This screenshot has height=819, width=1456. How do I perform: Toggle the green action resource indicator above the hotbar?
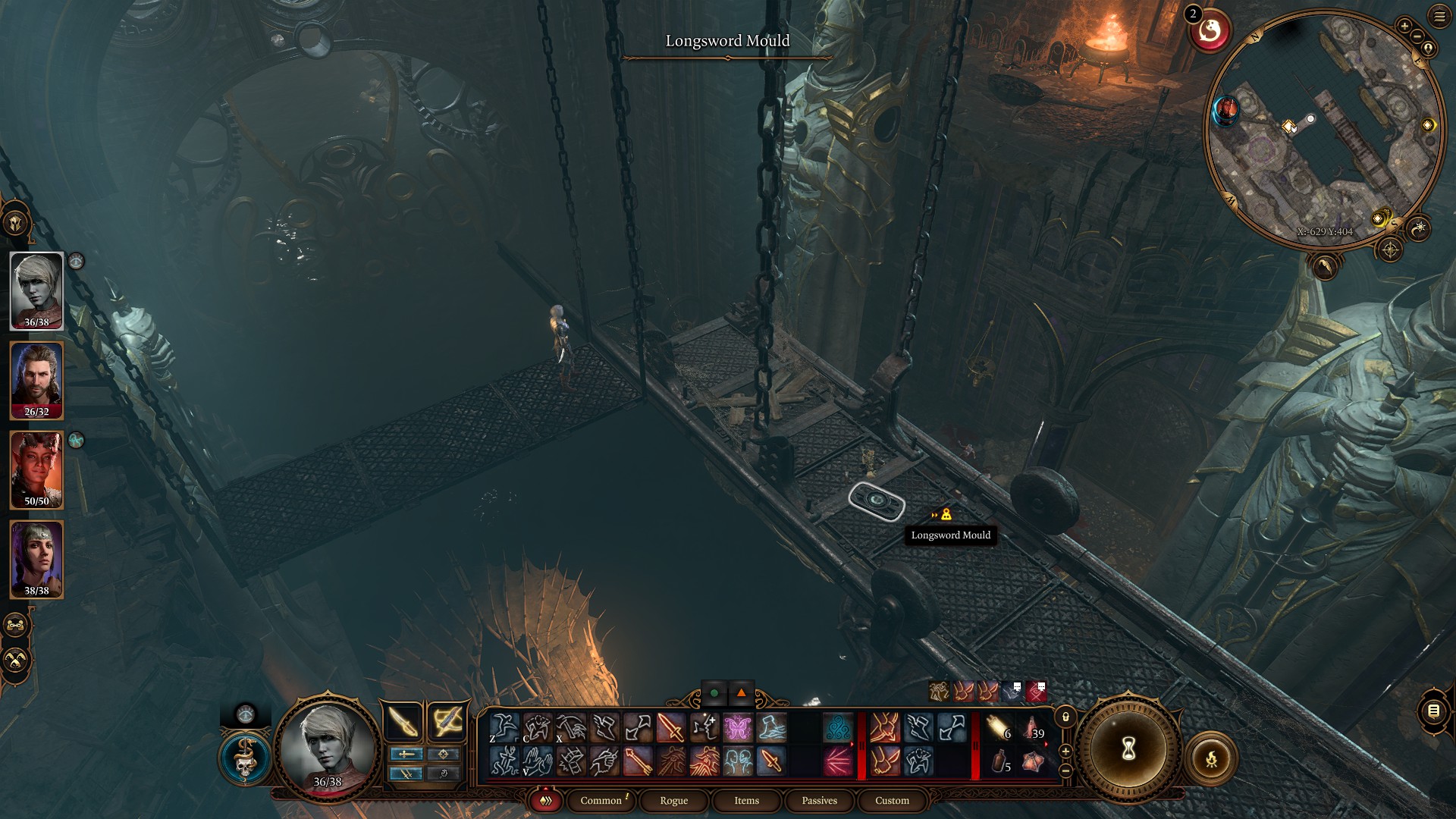tap(713, 692)
